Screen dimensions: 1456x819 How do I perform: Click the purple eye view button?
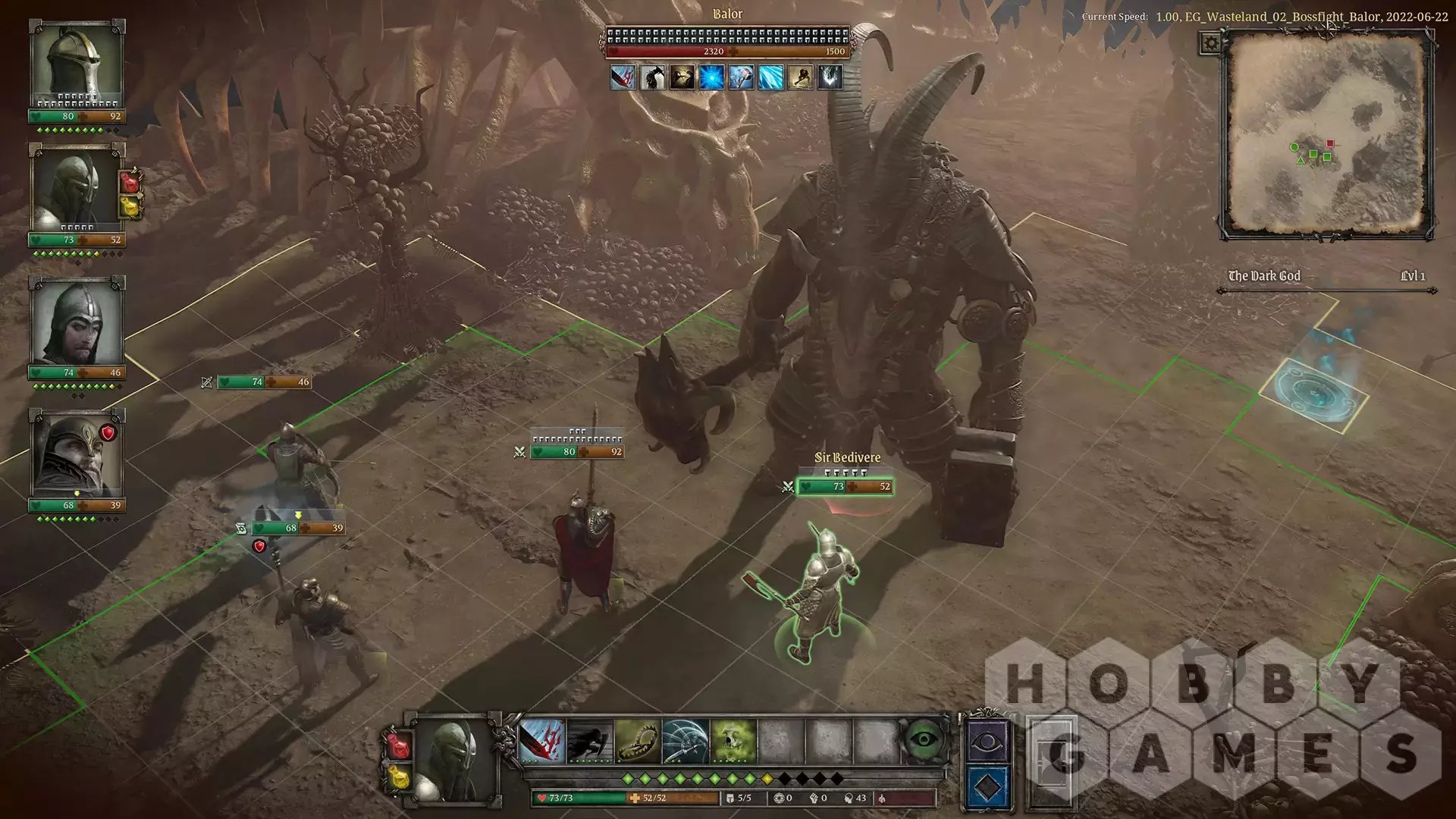(x=987, y=740)
